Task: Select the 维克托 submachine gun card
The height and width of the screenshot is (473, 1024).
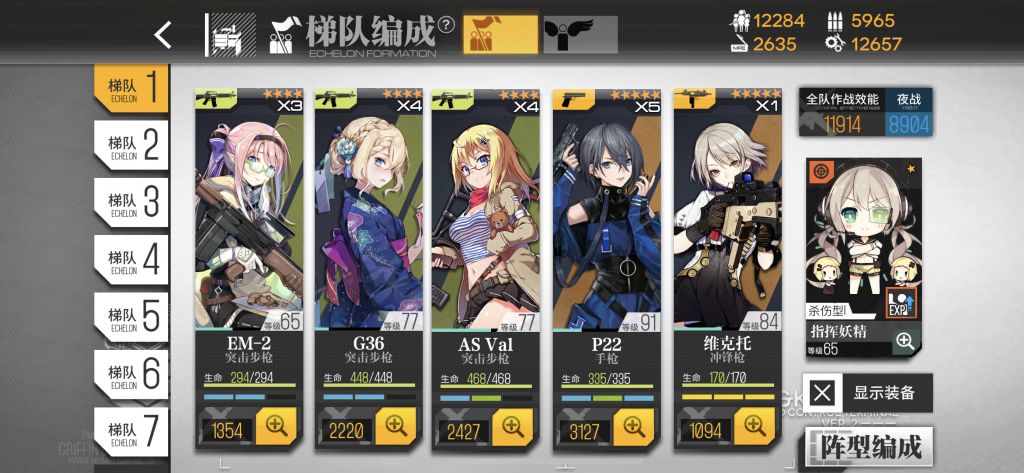Action: 727,220
